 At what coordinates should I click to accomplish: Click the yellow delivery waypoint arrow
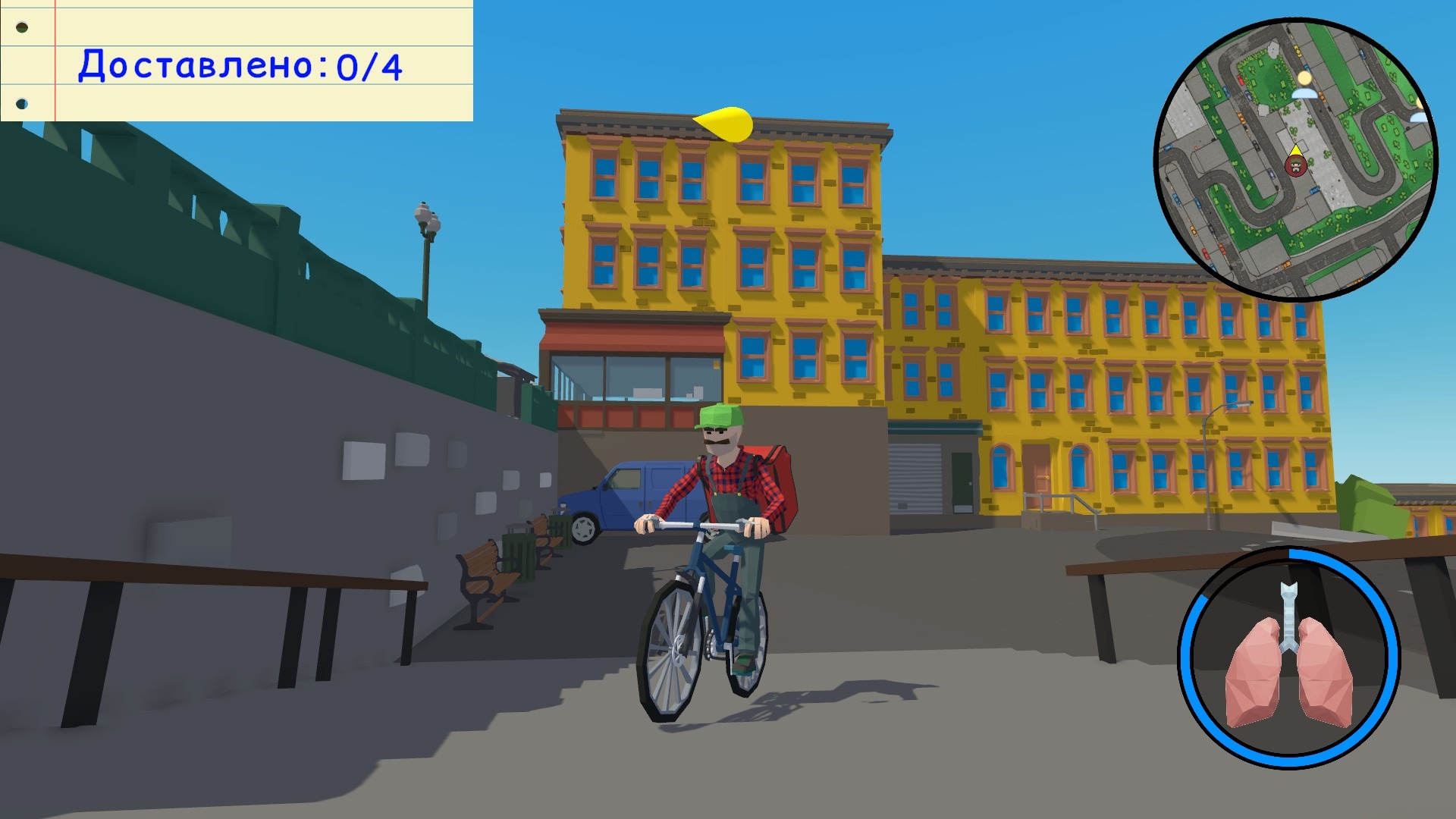[724, 124]
